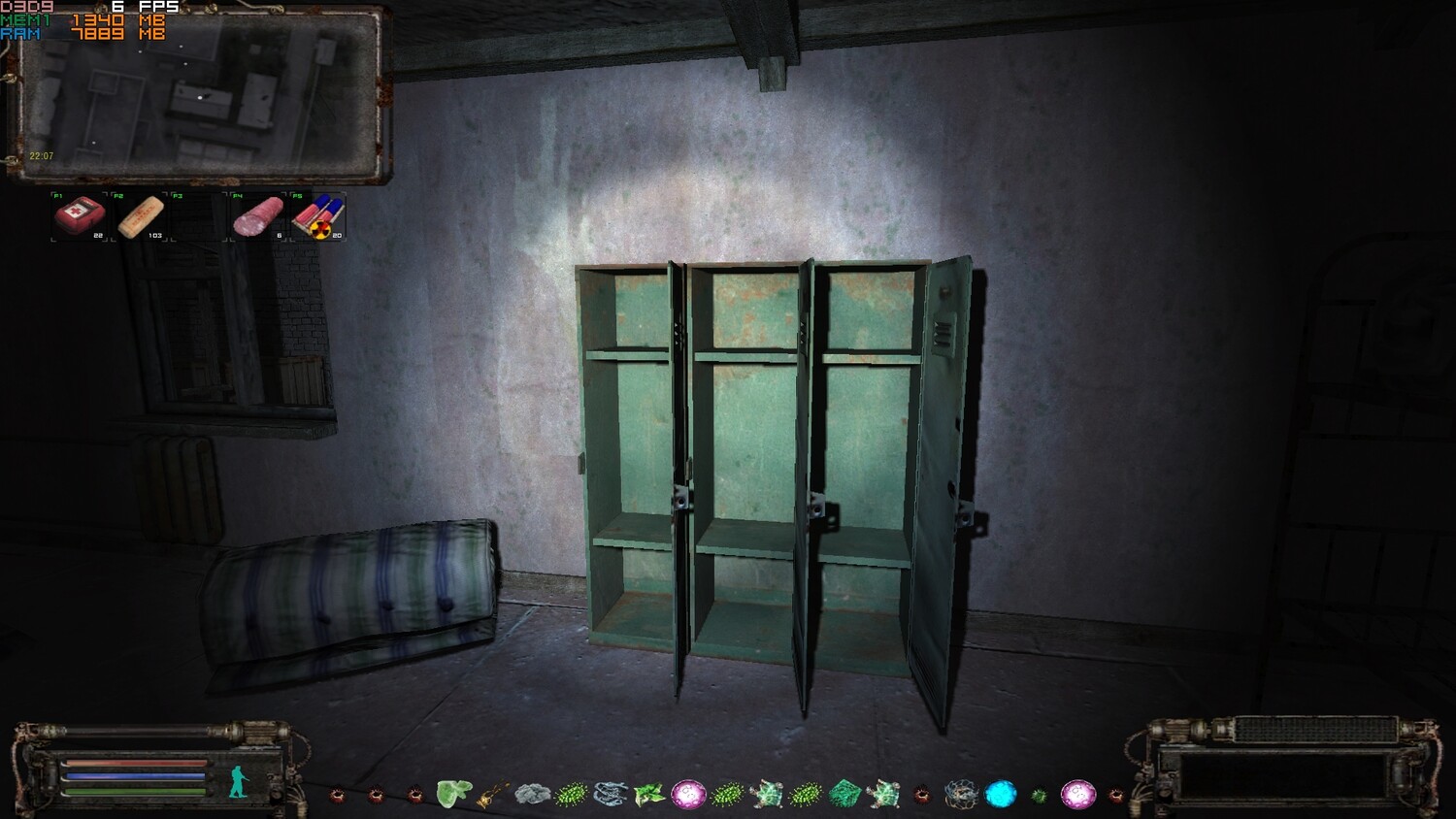Click the wire mesh ball artifact
Image resolution: width=1456 pixels, height=819 pixels.
(961, 795)
